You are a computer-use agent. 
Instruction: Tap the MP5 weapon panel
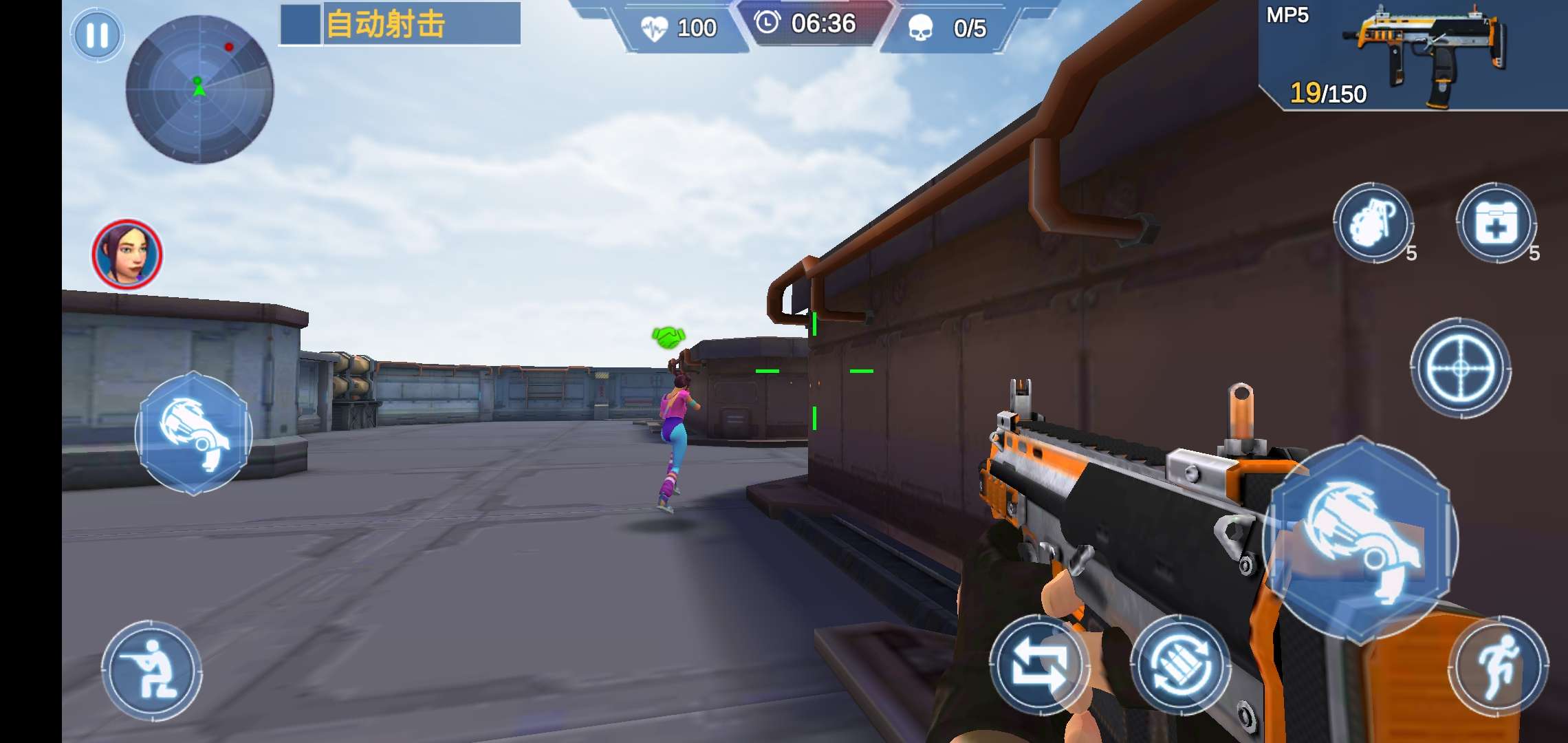click(x=1413, y=55)
